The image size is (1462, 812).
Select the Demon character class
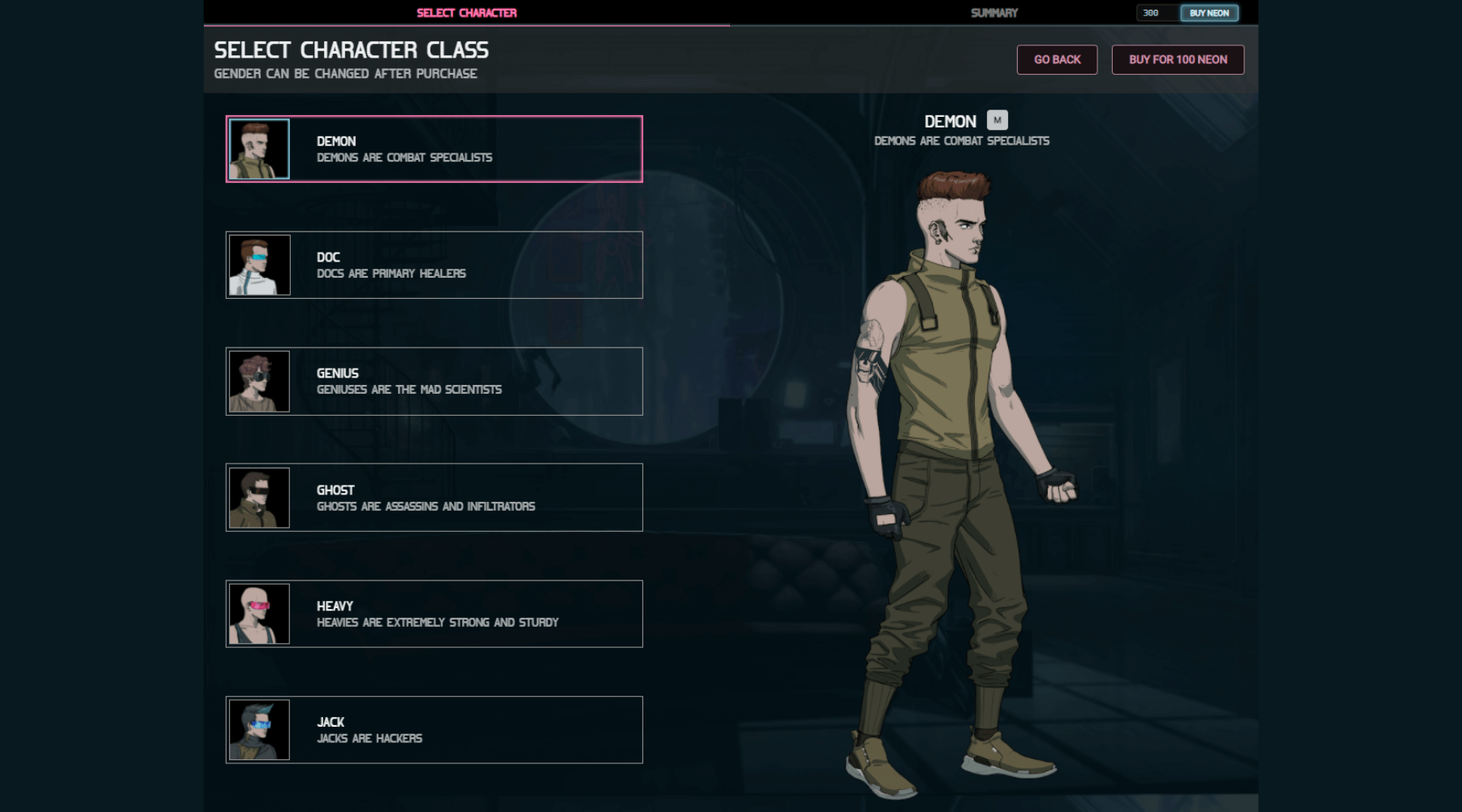pyautogui.click(x=434, y=149)
